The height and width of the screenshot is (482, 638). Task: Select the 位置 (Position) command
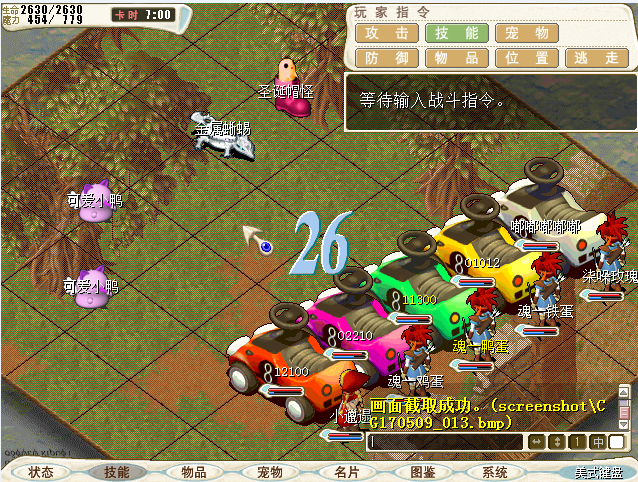525,58
